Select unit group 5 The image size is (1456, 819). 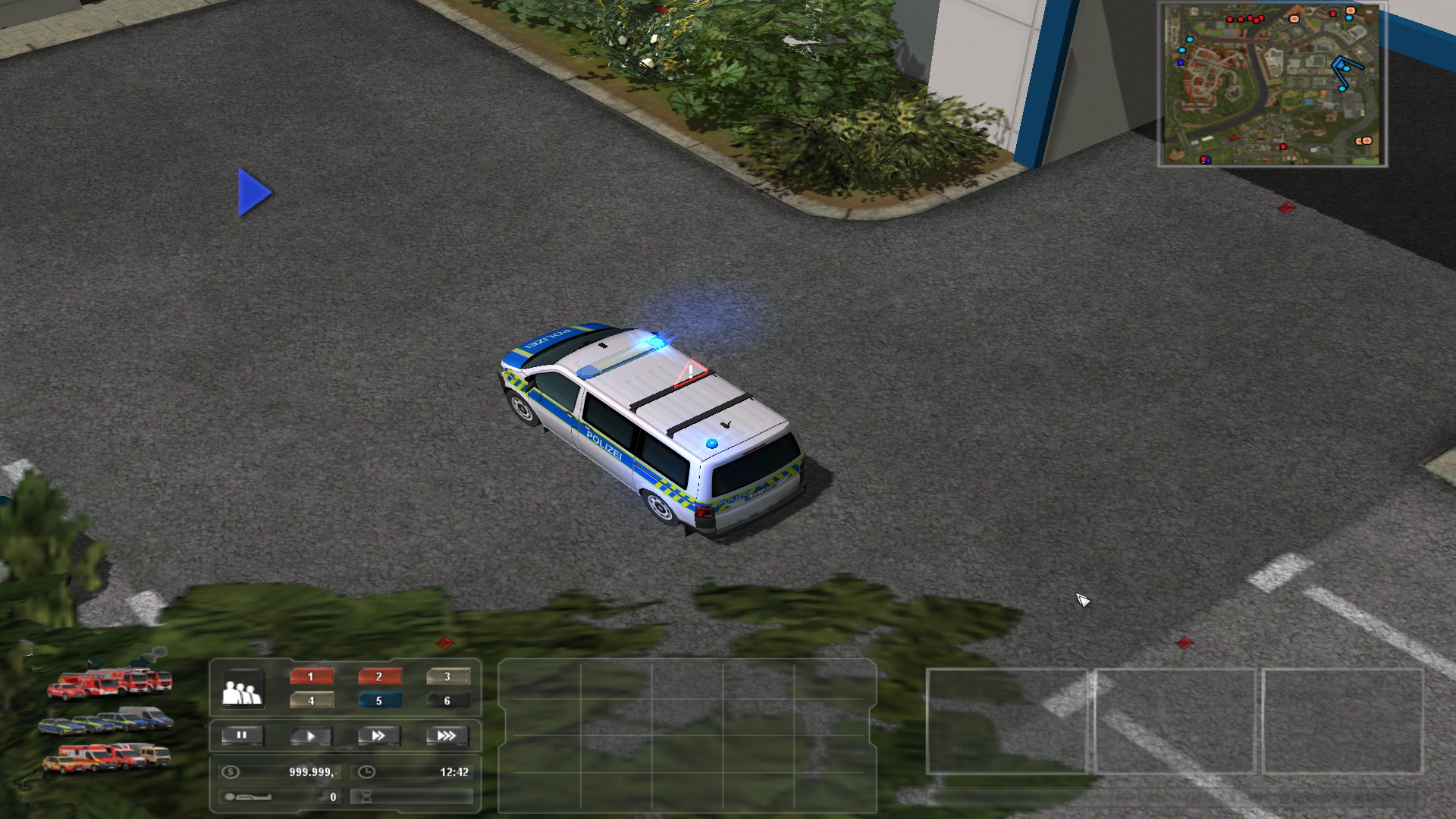[x=379, y=701]
